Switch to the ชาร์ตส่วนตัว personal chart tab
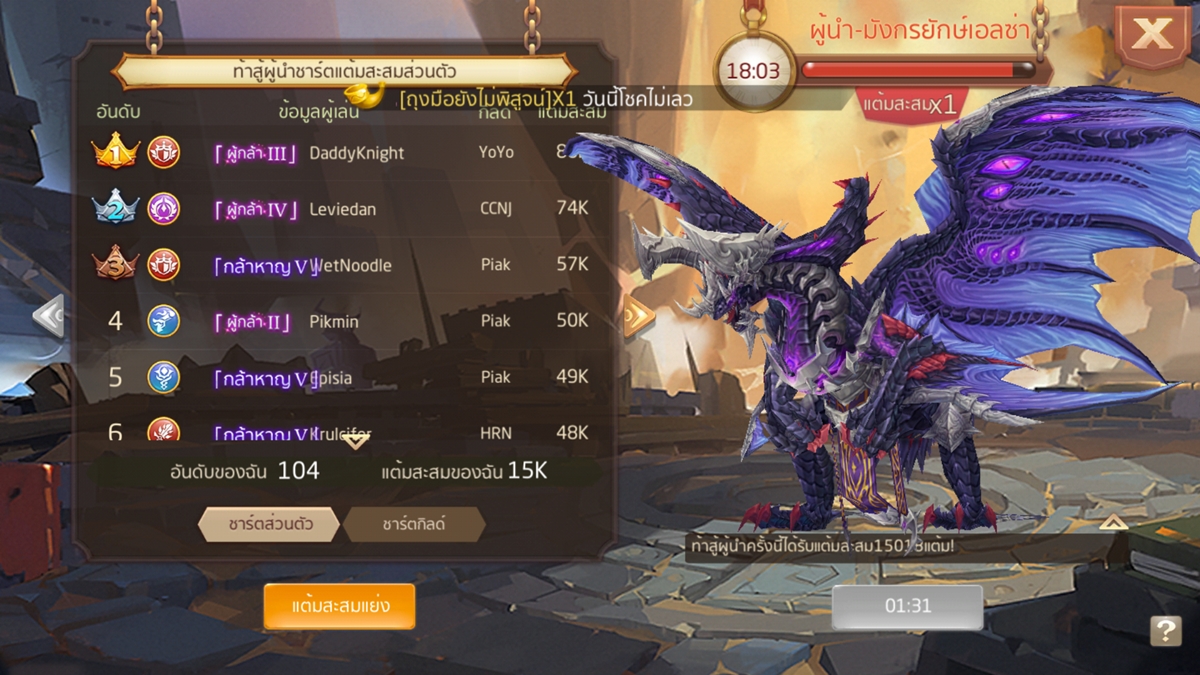The image size is (1200, 675). [x=269, y=524]
